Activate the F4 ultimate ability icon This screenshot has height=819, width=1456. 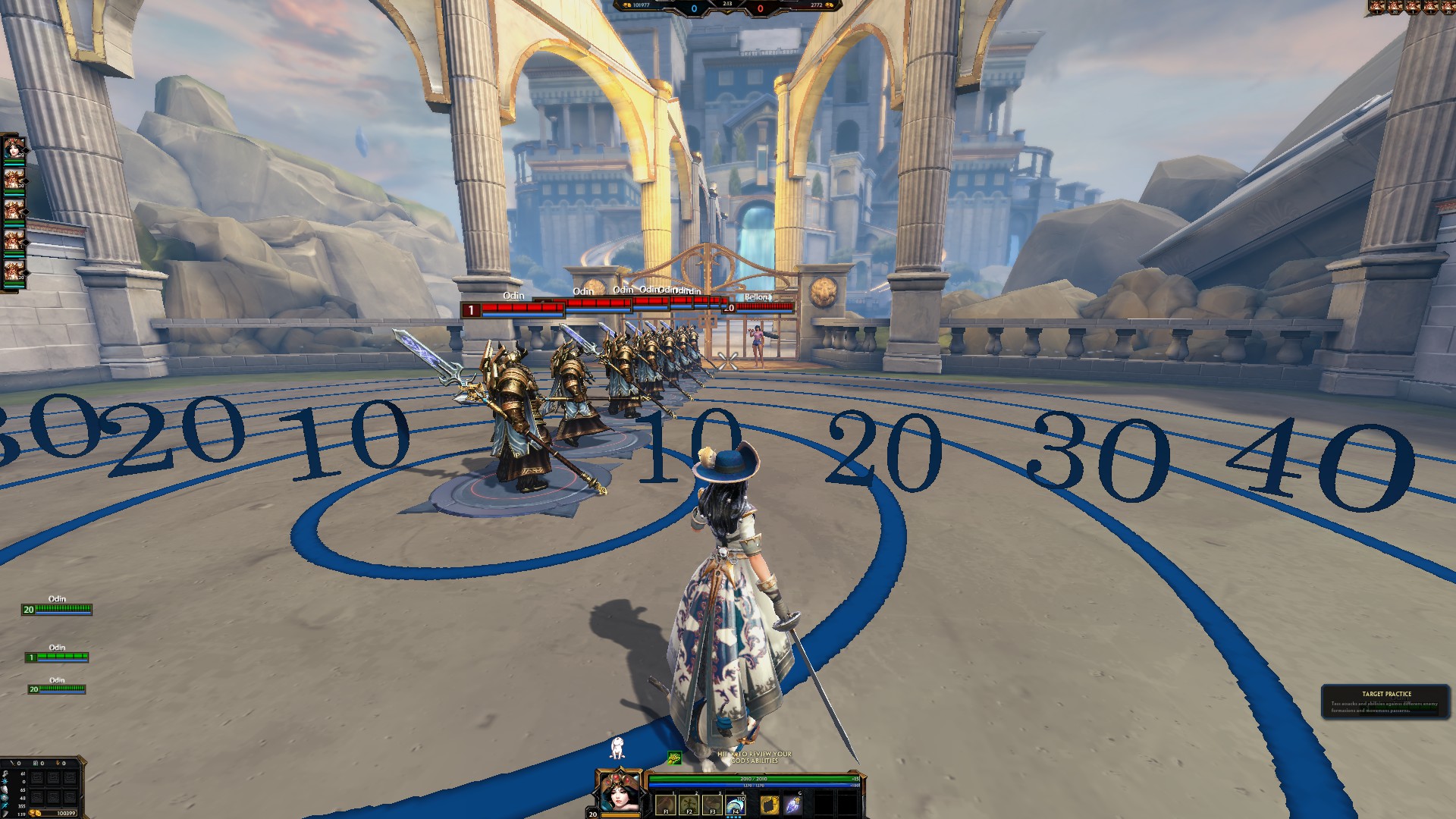[735, 804]
